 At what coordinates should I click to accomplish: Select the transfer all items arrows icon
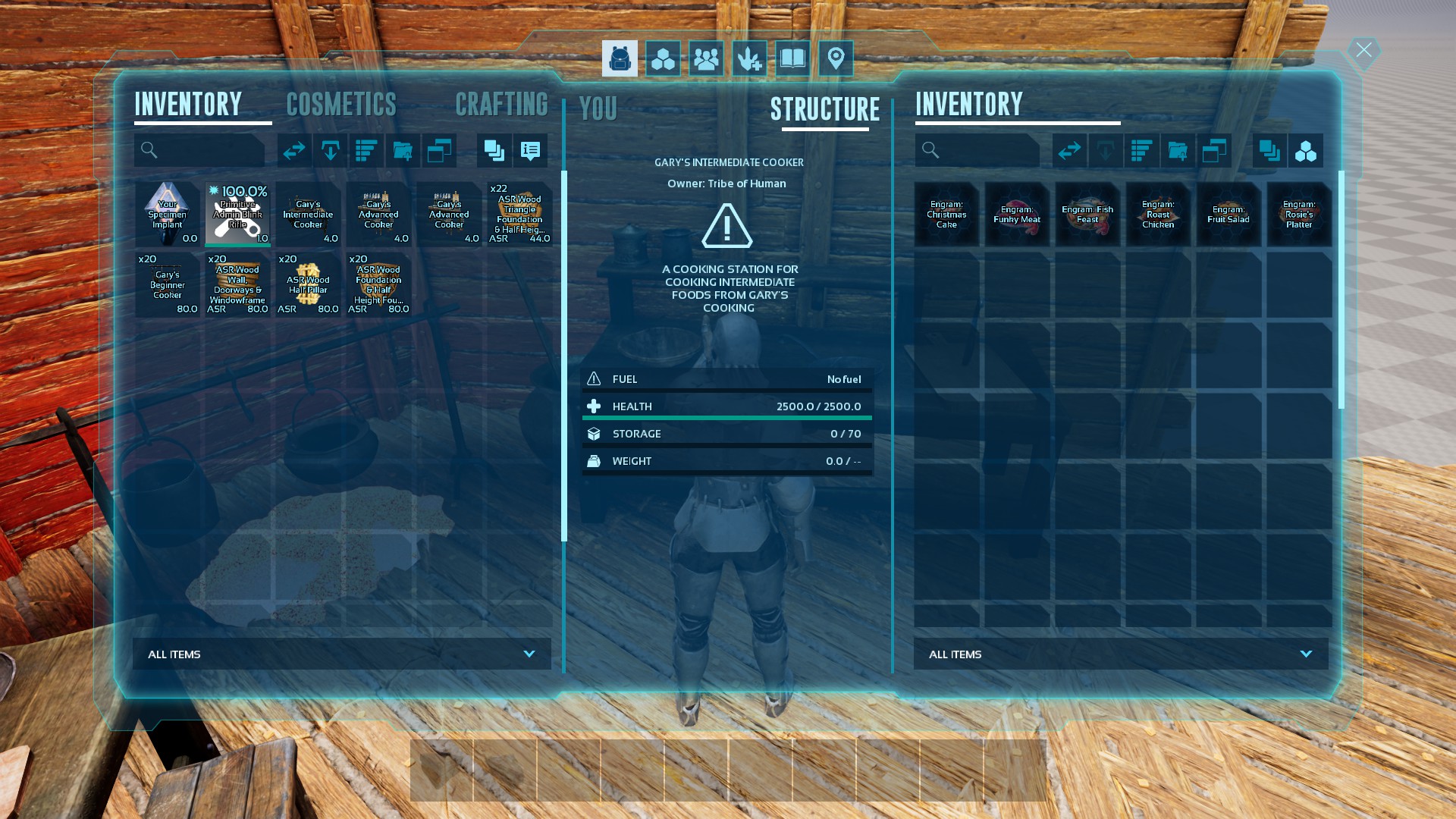pos(295,150)
